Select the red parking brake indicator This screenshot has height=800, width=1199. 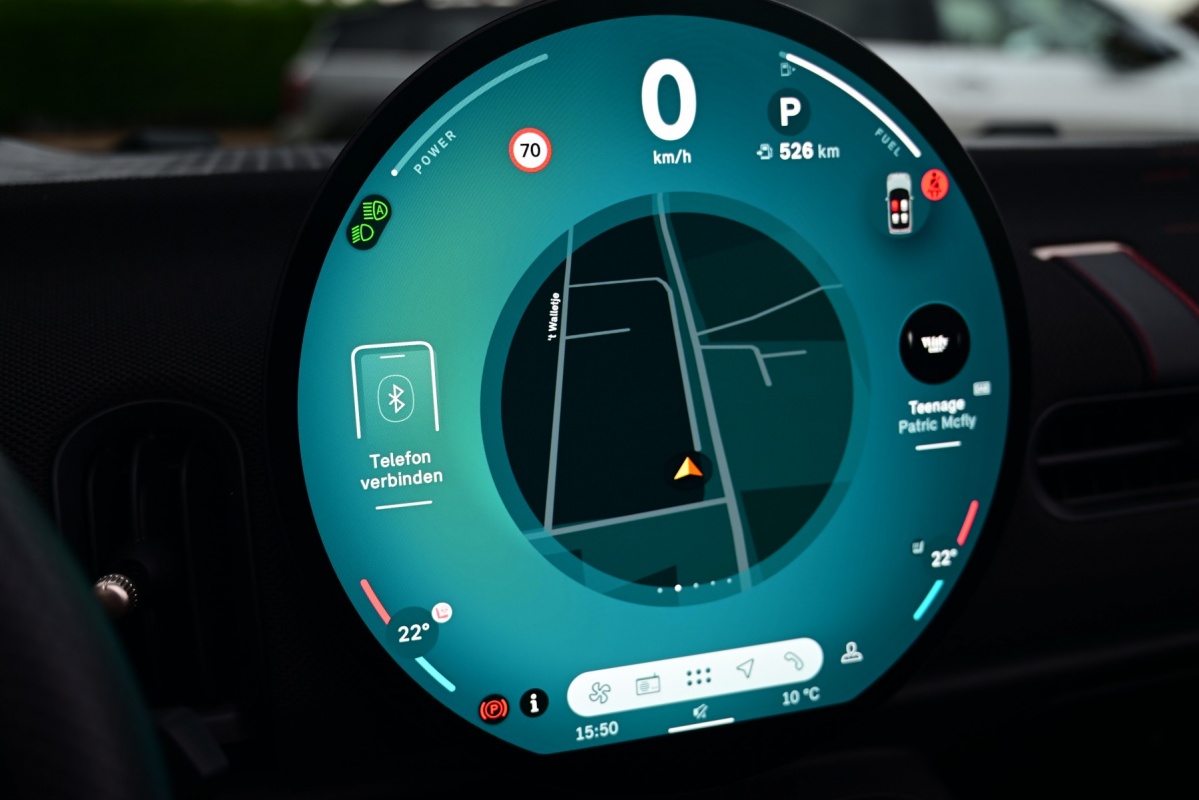pyautogui.click(x=494, y=709)
